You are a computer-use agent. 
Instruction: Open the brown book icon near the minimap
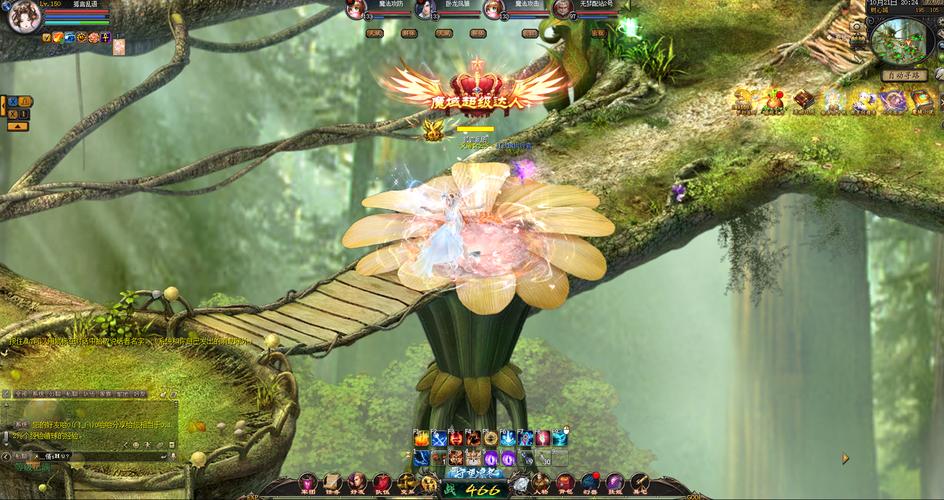tap(805, 100)
